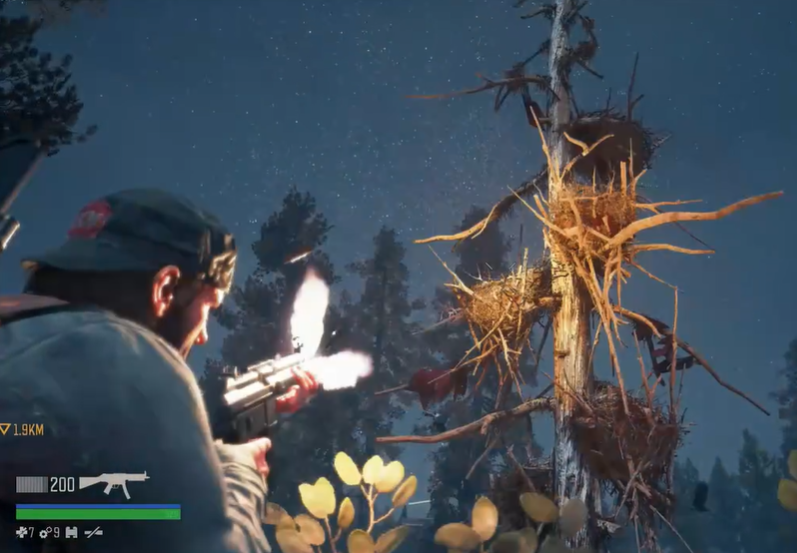The height and width of the screenshot is (553, 797).
Task: Select the submachine gun weapon icon
Action: point(113,483)
